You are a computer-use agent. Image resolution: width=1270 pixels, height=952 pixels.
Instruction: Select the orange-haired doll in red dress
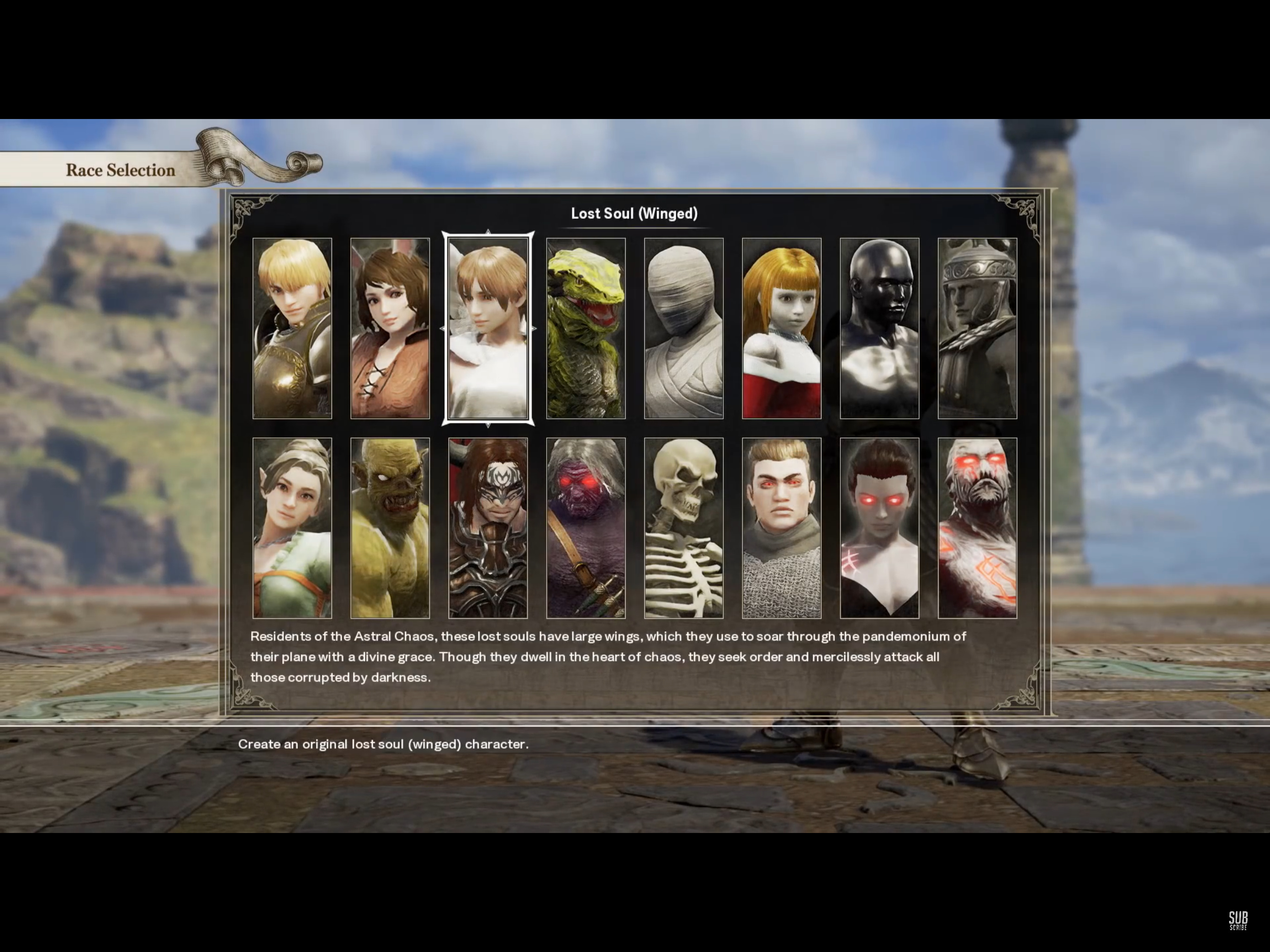(781, 328)
